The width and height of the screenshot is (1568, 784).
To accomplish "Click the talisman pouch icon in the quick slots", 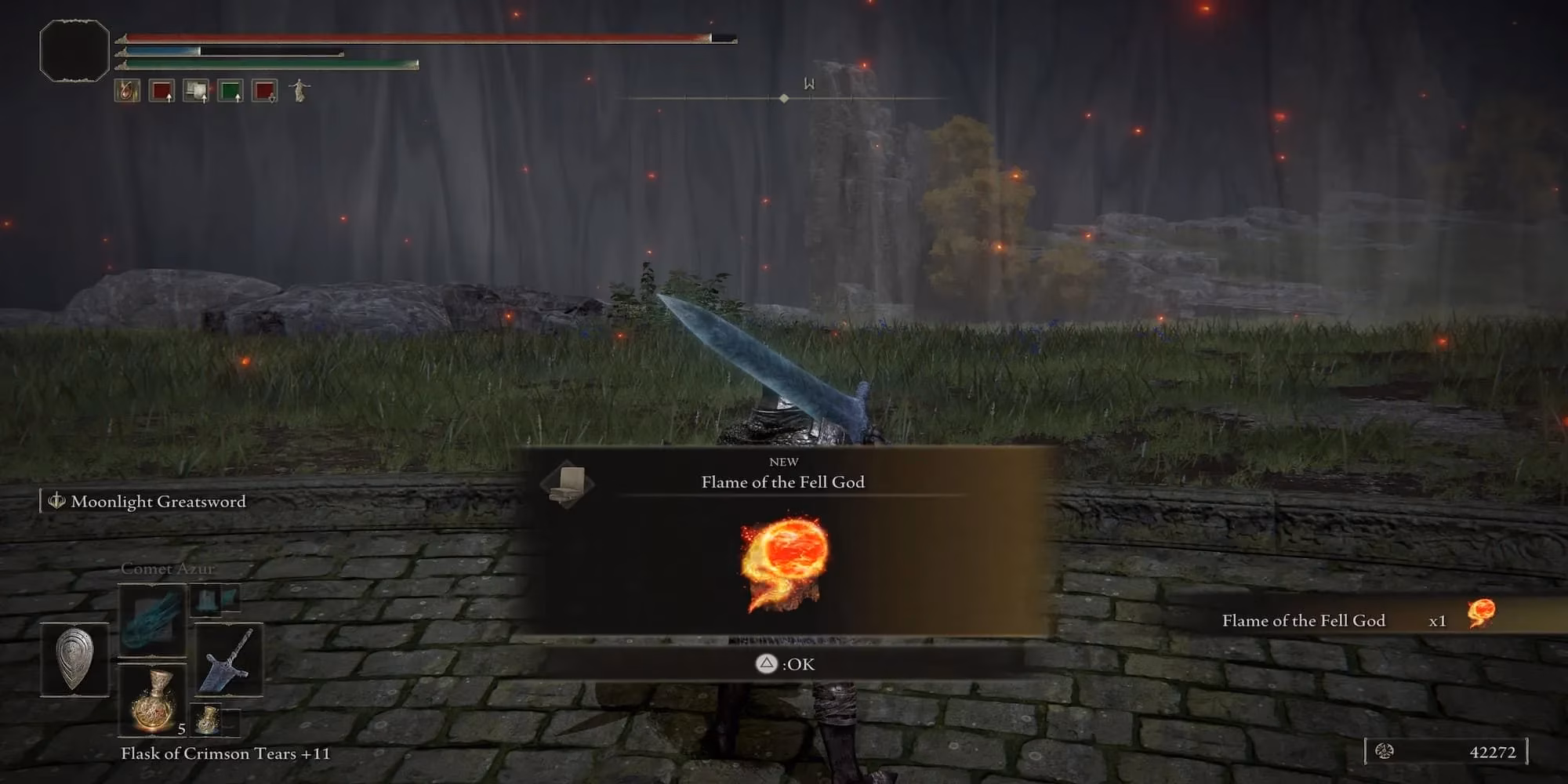I will [x=128, y=90].
